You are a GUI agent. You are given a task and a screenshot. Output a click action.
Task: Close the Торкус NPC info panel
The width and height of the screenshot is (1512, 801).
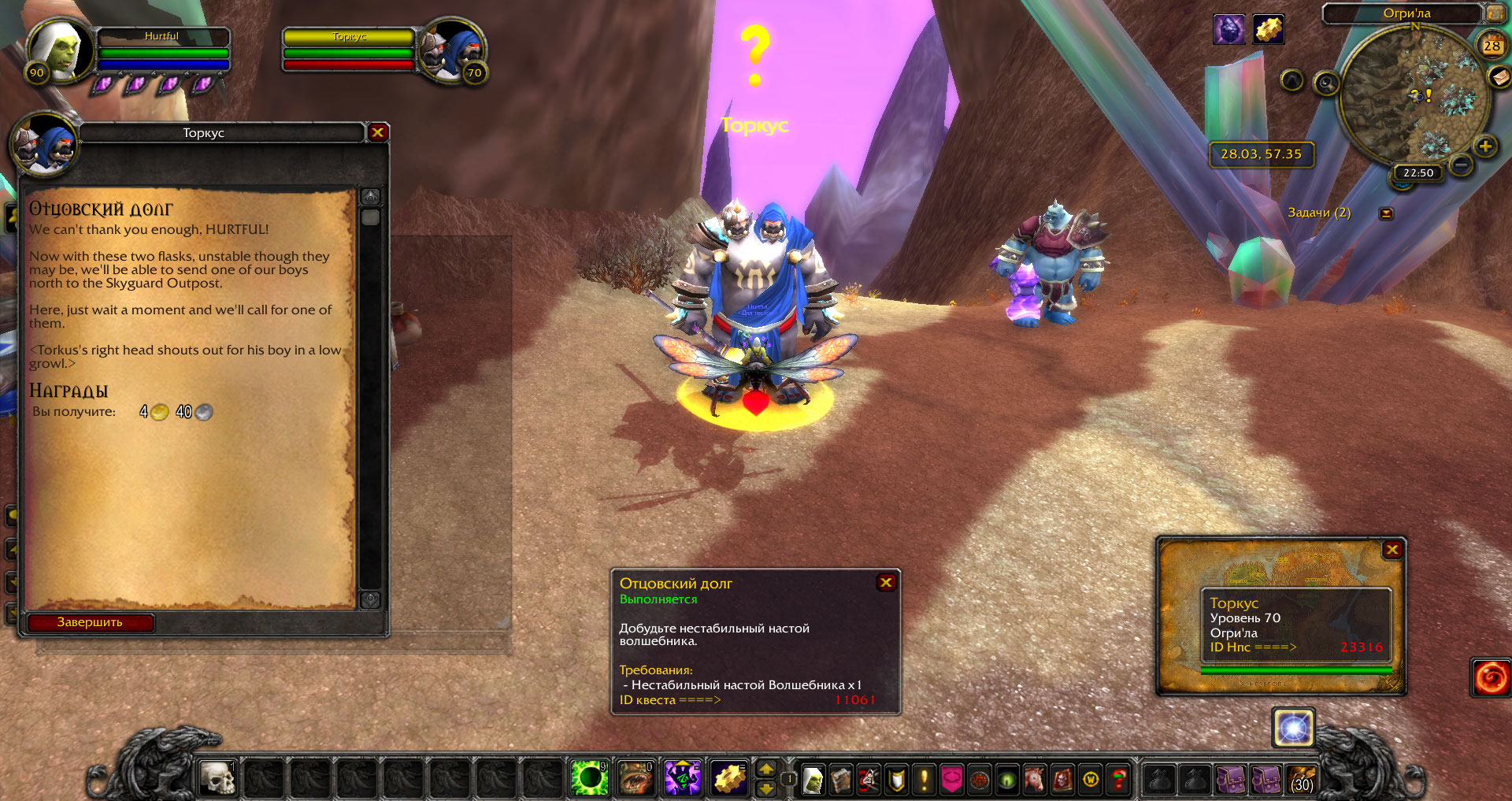(1392, 550)
